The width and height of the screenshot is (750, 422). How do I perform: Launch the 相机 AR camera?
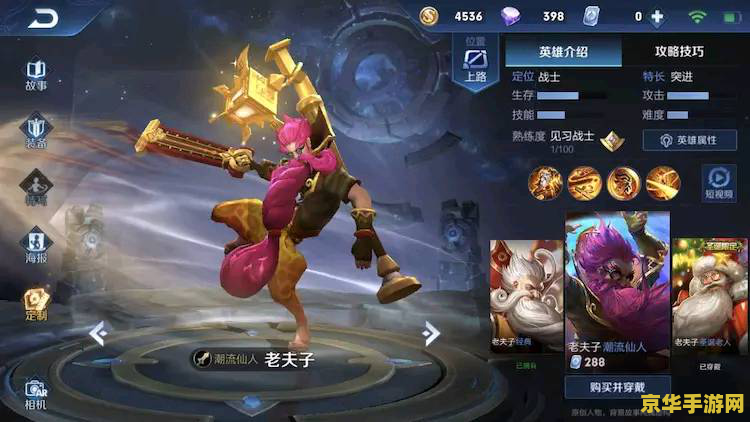pyautogui.click(x=36, y=392)
